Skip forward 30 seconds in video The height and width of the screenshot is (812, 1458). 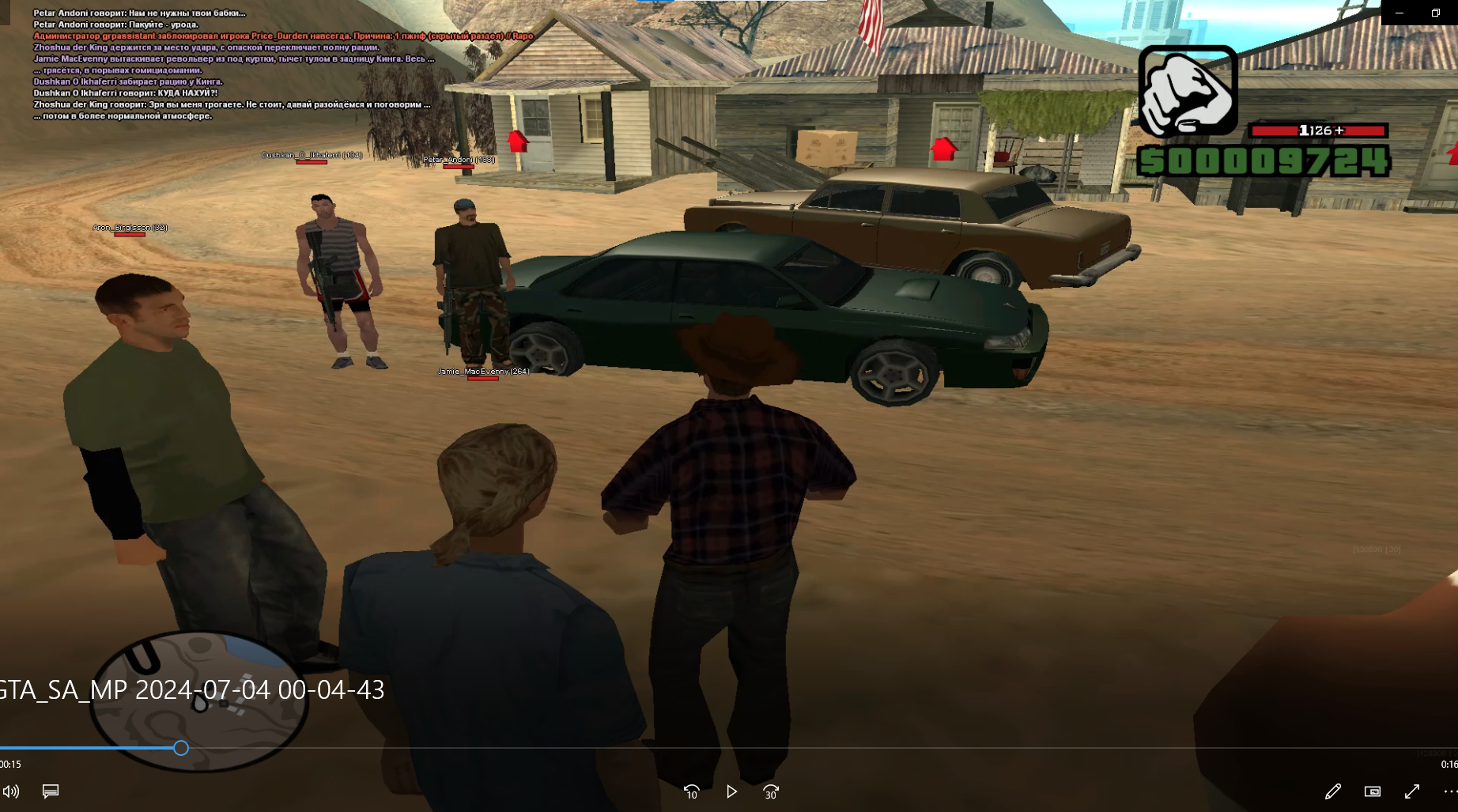(x=771, y=791)
